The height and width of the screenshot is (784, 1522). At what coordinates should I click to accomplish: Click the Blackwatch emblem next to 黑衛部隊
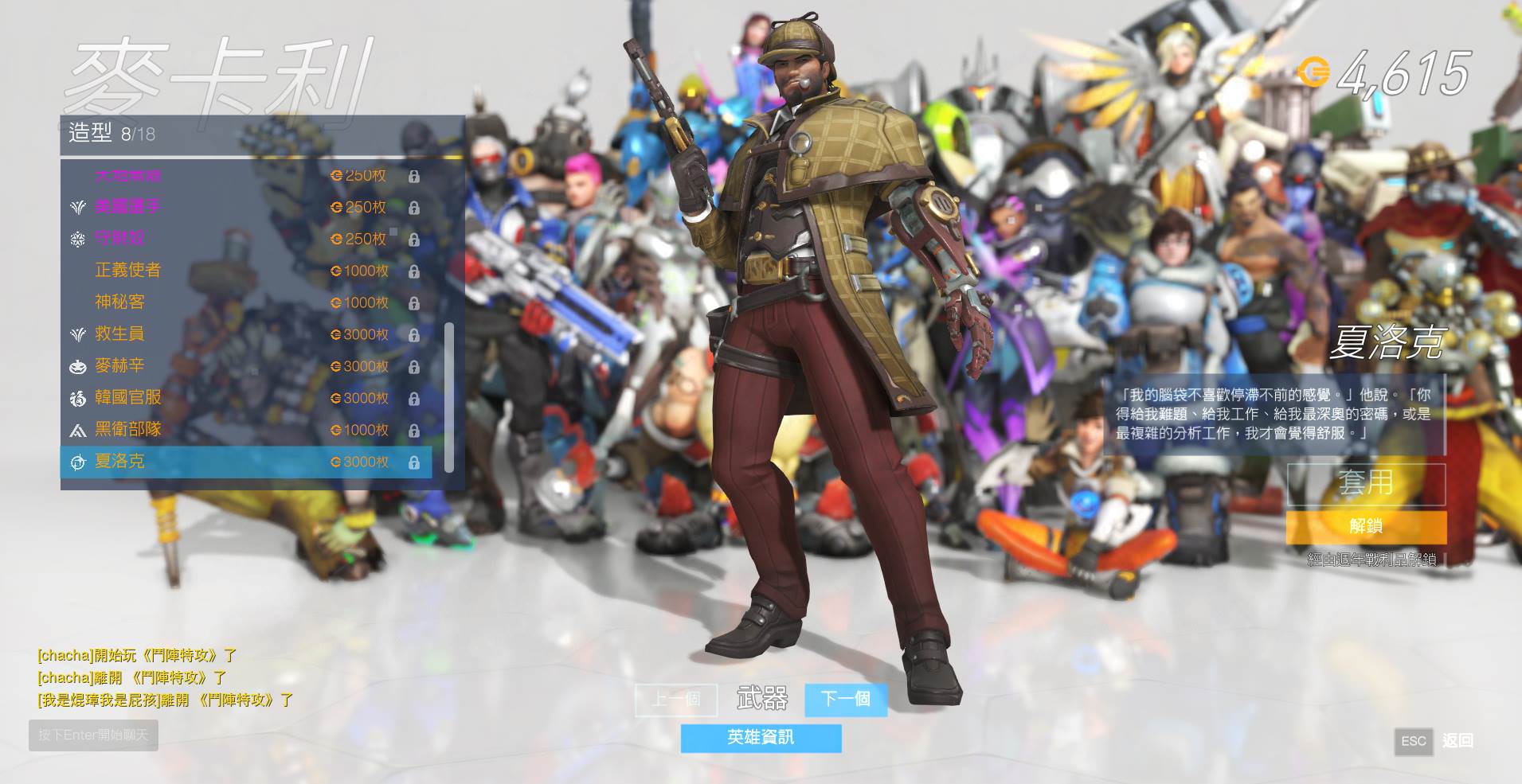77,430
